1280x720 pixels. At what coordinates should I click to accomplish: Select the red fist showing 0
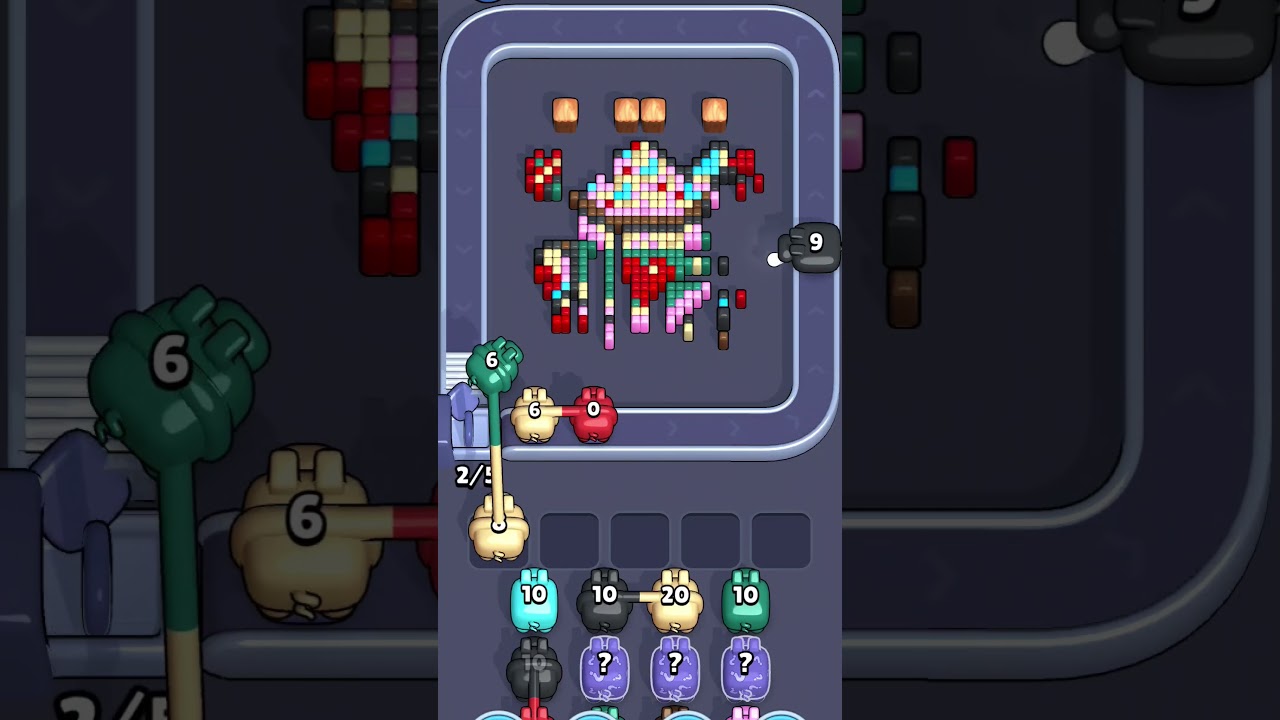click(x=592, y=410)
